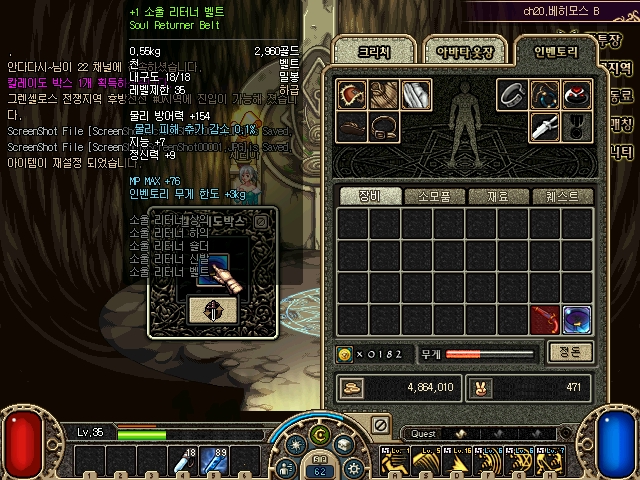Select the equipped silver gauntlet armor slot

point(416,94)
